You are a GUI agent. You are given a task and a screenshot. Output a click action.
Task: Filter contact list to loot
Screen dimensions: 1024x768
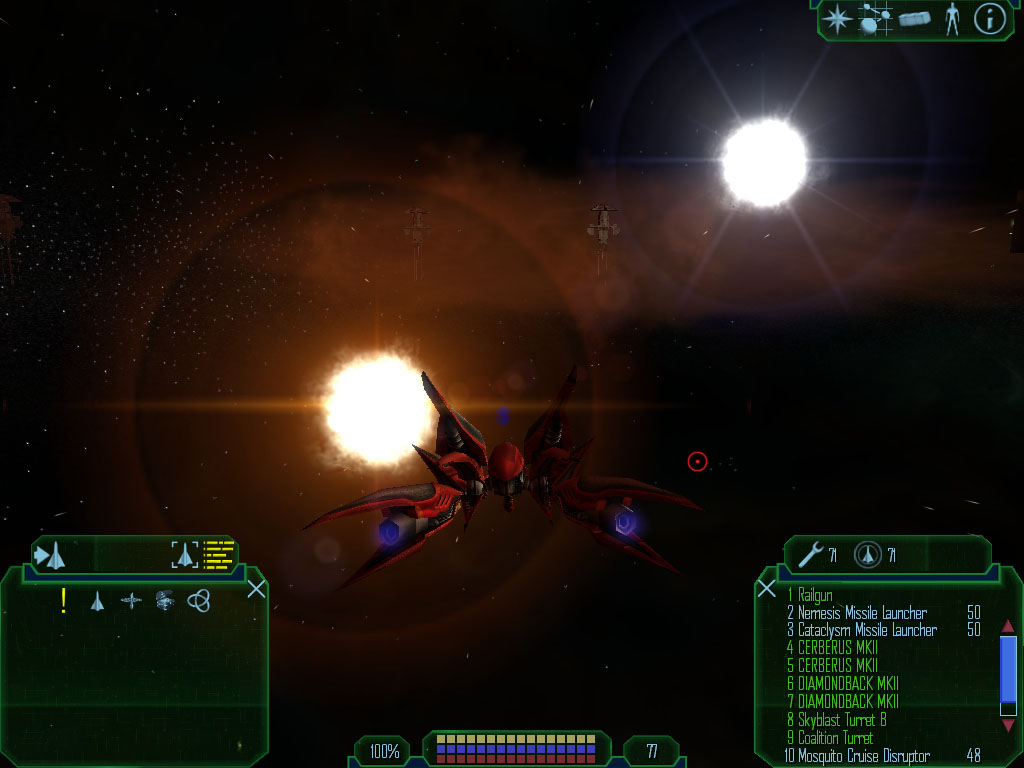point(165,600)
